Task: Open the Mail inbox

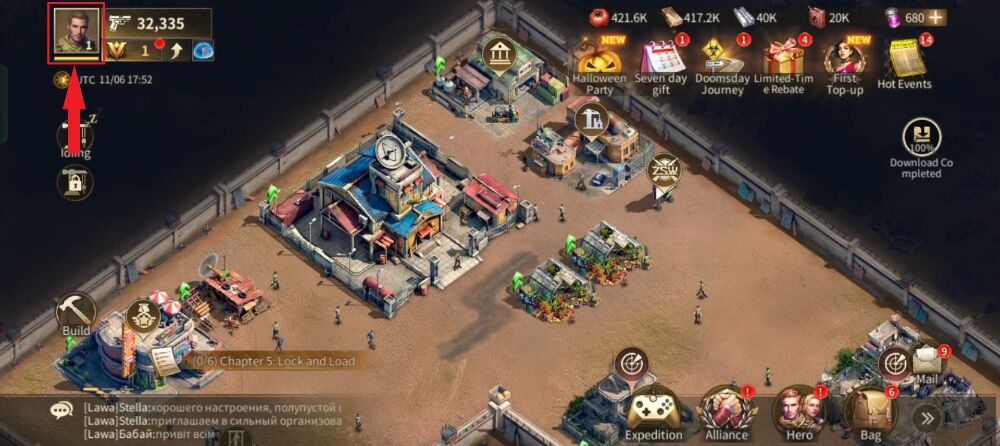Action: coord(927,360)
